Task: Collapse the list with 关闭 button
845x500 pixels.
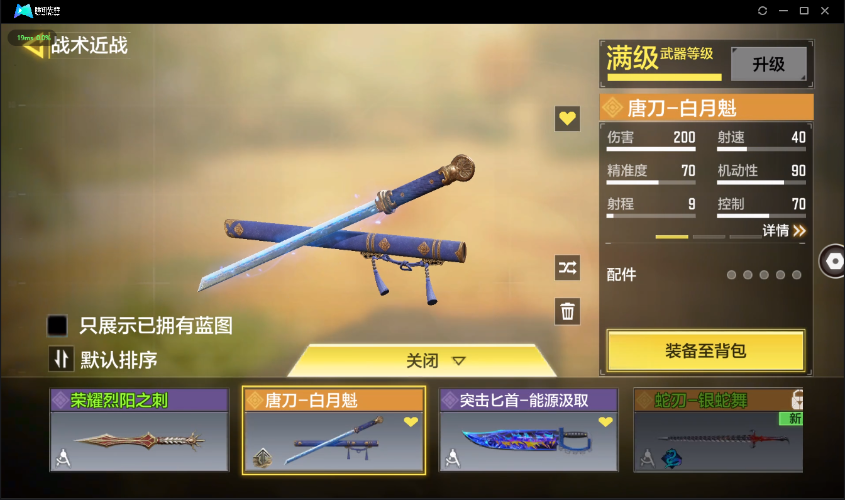Action: 423,360
